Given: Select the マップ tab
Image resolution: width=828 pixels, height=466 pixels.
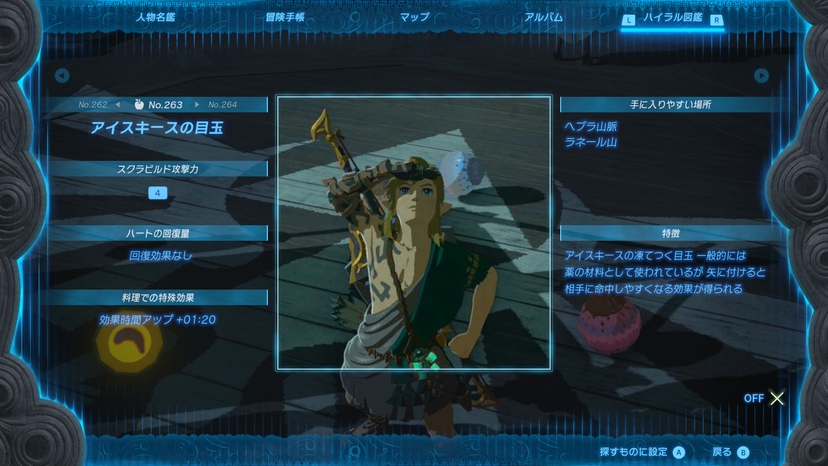Looking at the screenshot, I should tap(414, 17).
